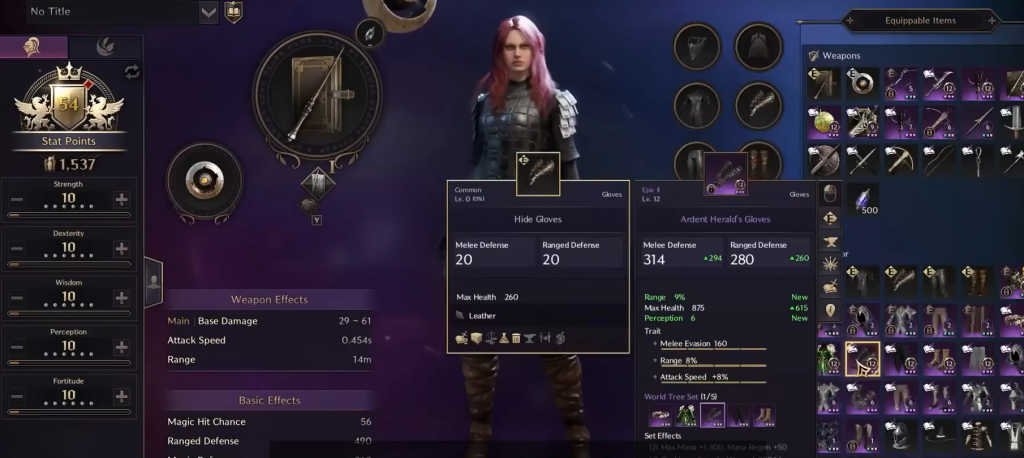Add a point to Perception
Image resolution: width=1024 pixels, height=458 pixels.
click(121, 347)
